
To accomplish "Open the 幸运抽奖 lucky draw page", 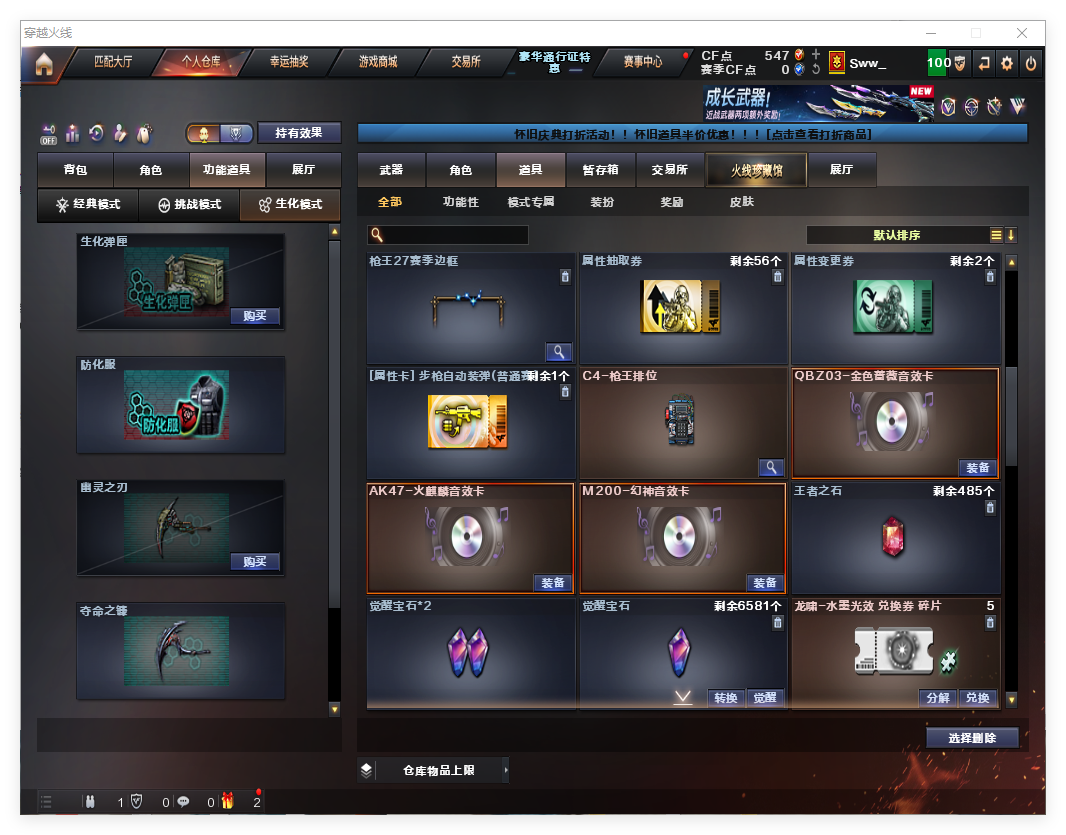I will point(289,62).
